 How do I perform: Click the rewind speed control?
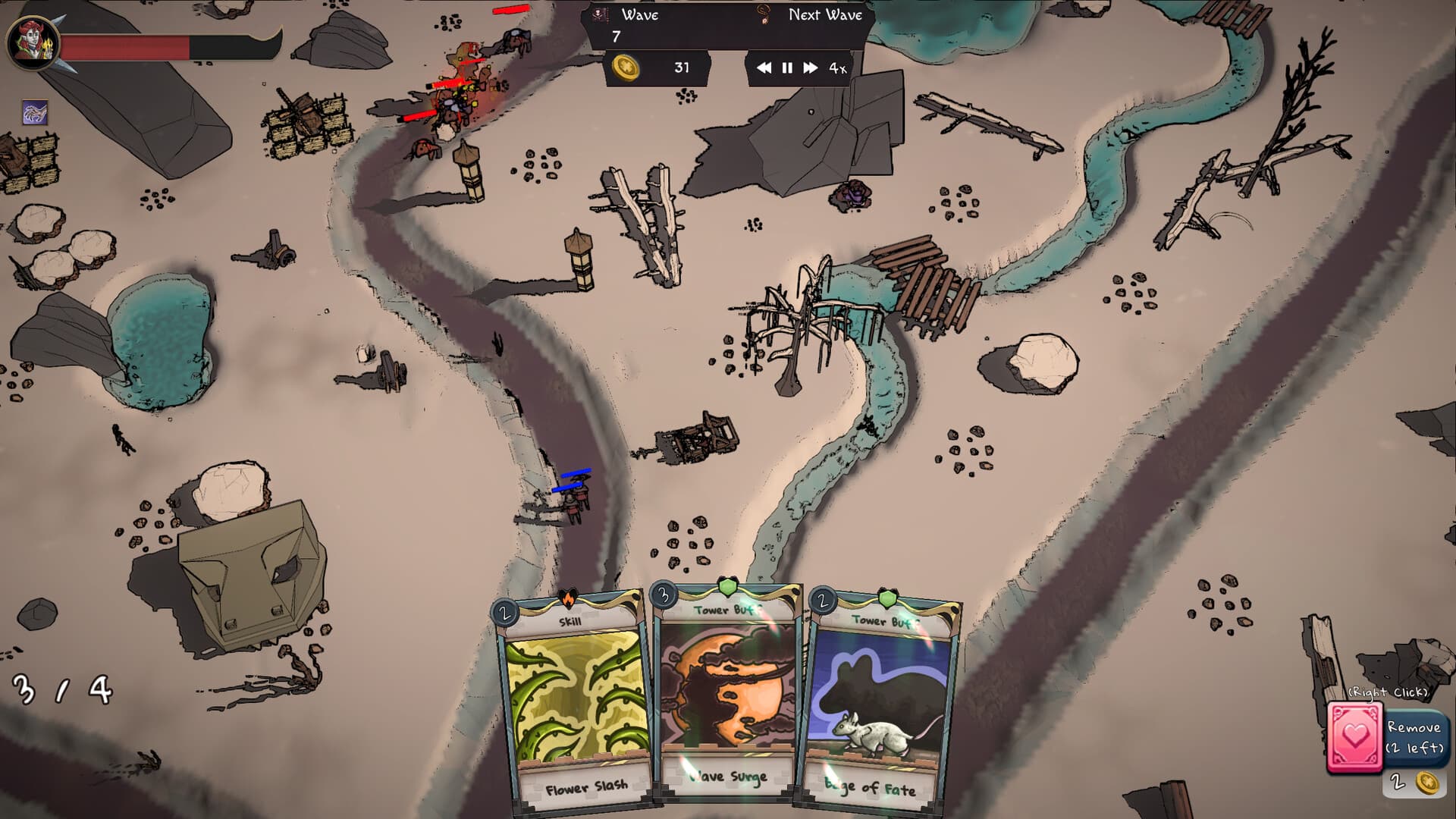coord(764,68)
